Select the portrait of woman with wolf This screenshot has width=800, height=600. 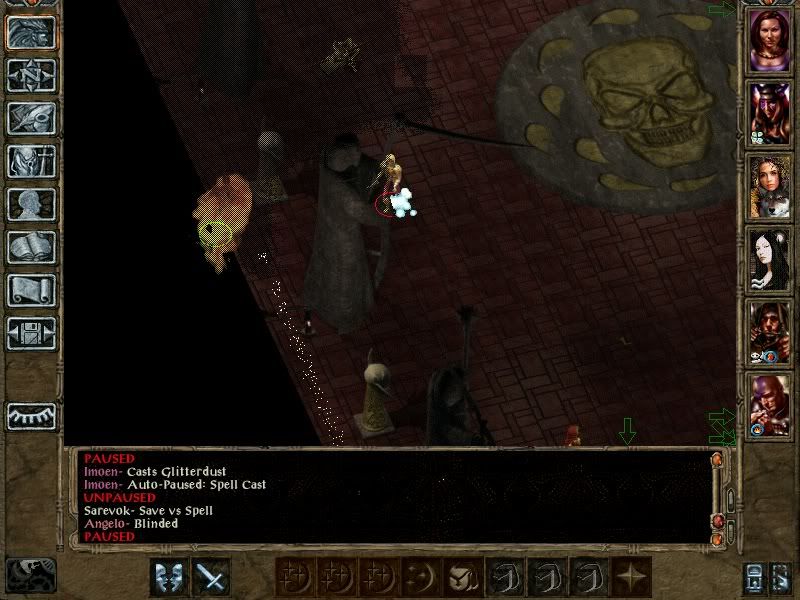(770, 186)
